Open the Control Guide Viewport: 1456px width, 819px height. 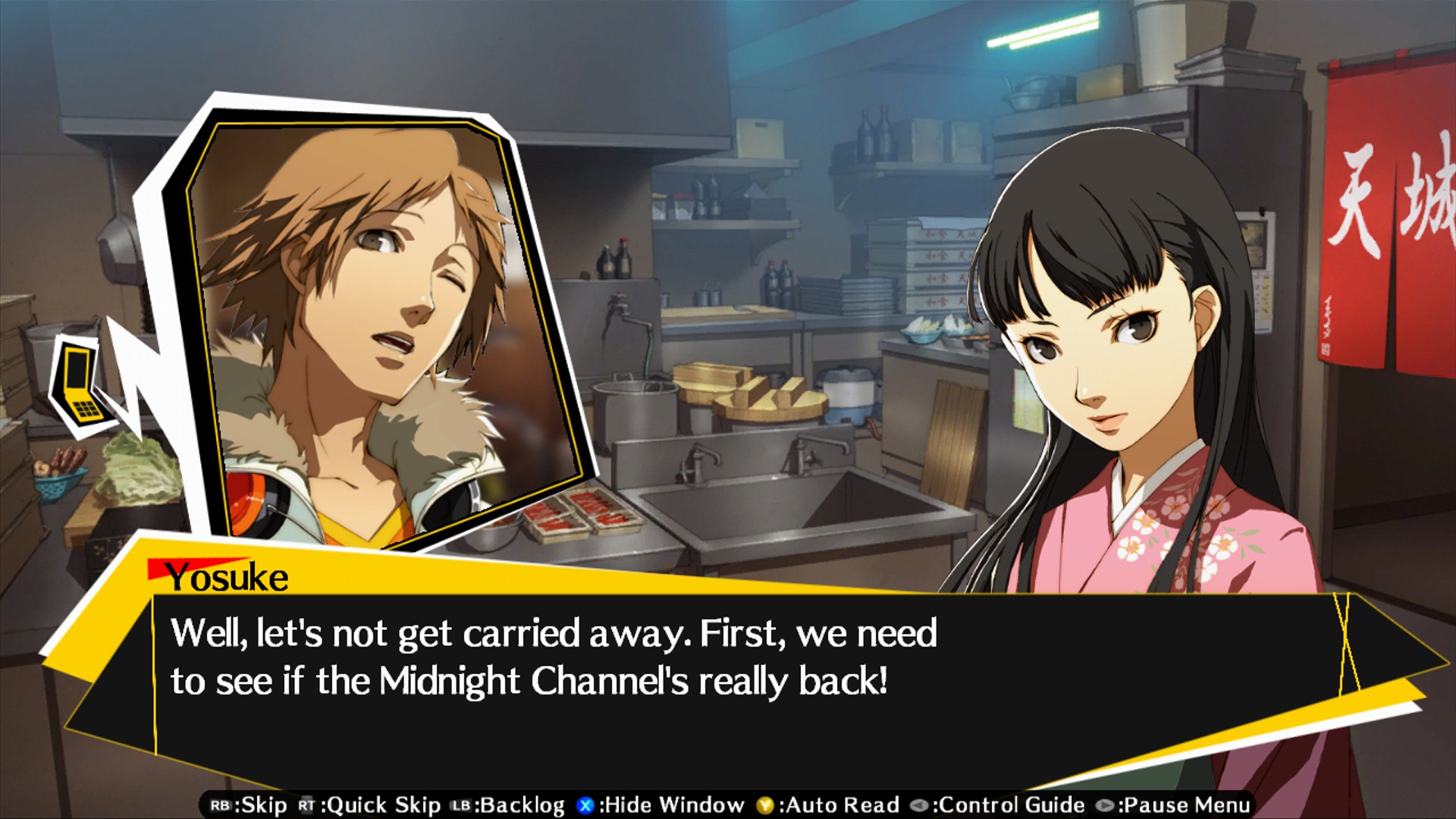1015,805
